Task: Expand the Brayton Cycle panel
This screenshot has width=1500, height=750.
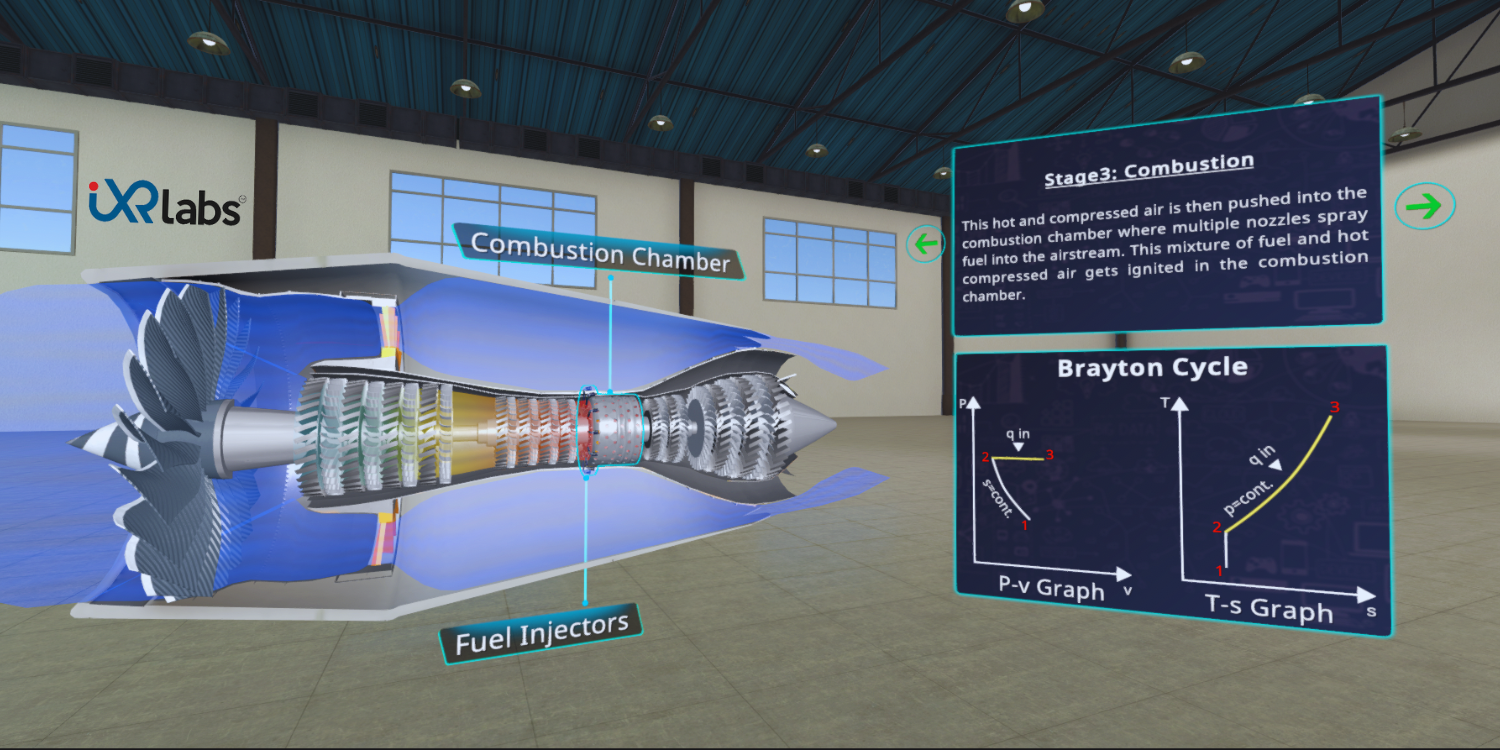Action: [1152, 367]
